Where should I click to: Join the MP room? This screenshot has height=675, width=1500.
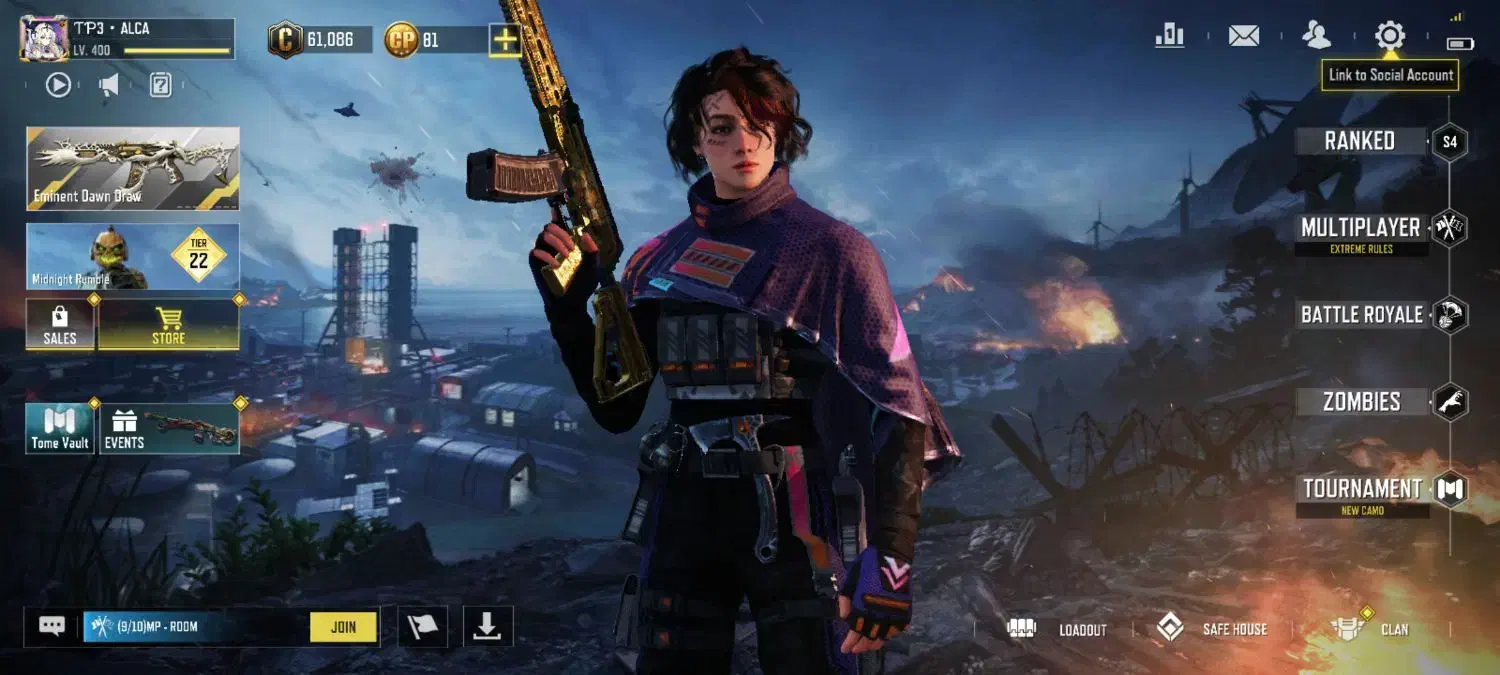[343, 627]
